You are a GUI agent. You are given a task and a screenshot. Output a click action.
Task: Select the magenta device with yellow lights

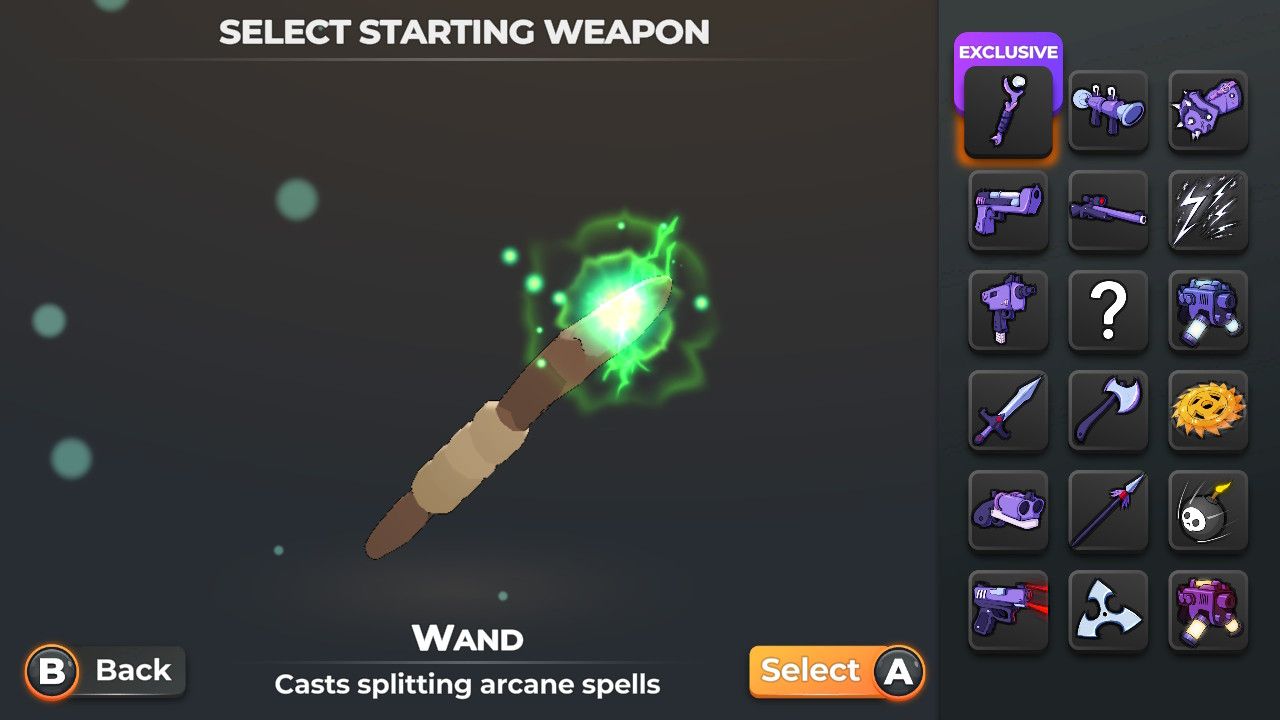click(1208, 610)
